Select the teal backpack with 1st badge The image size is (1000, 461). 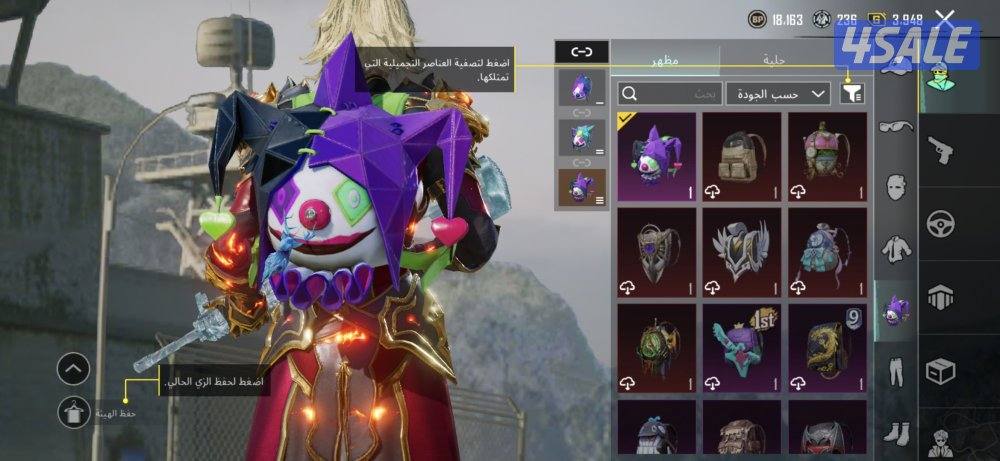point(741,346)
